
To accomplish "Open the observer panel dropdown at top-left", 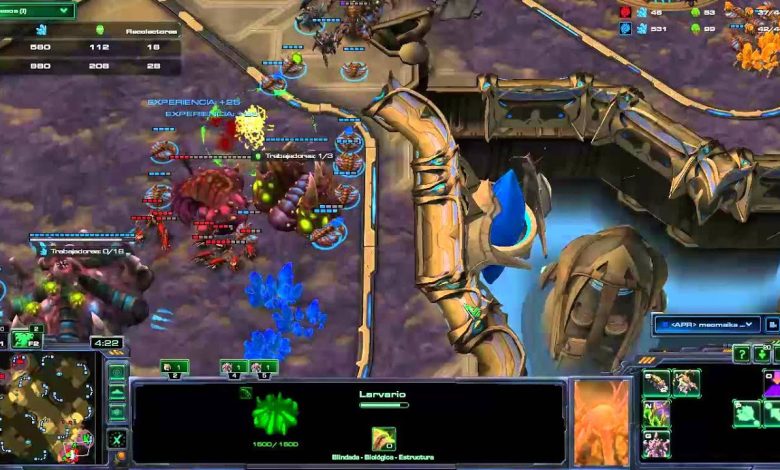I will (37, 11).
